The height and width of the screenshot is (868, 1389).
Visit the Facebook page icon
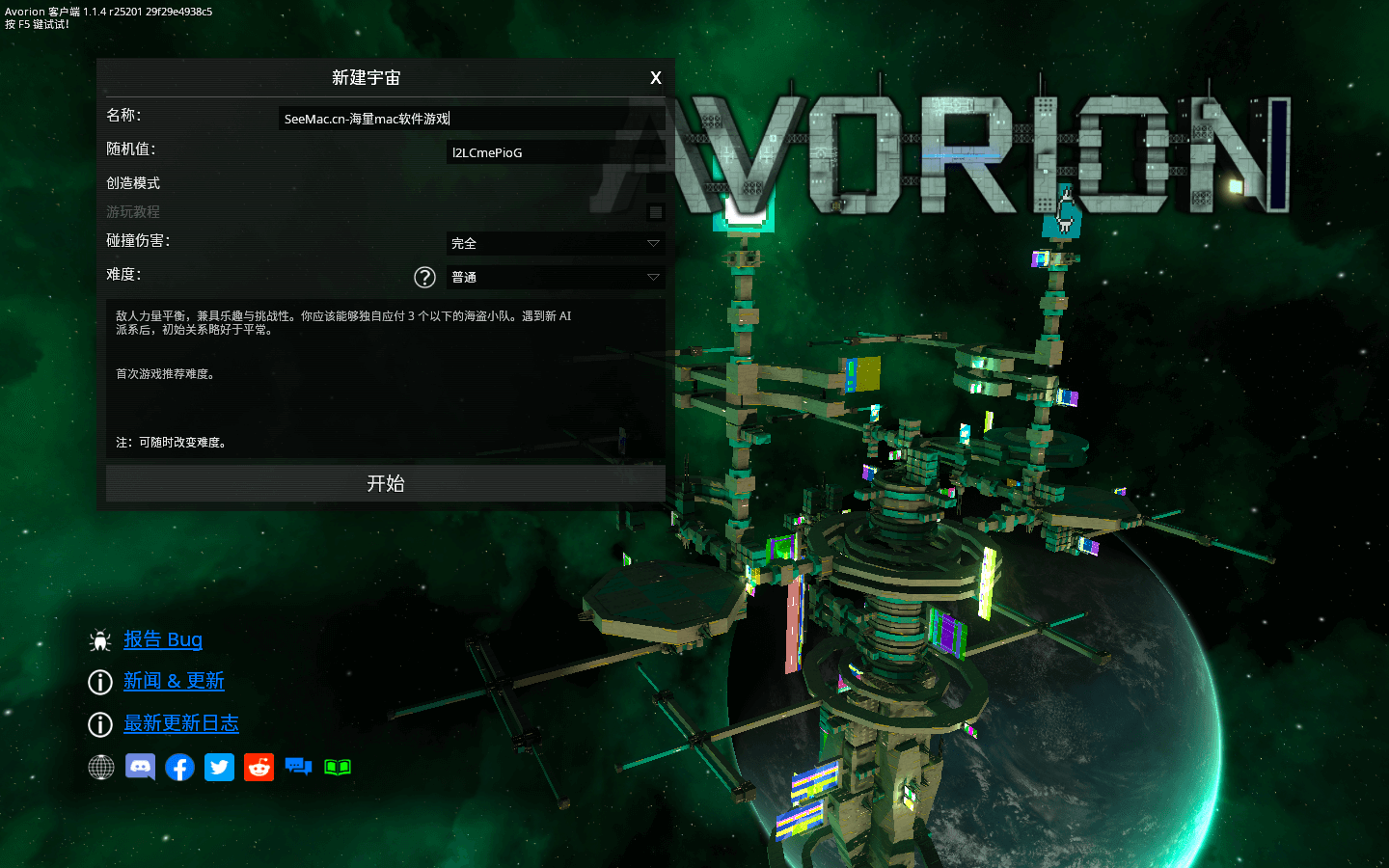tap(179, 767)
